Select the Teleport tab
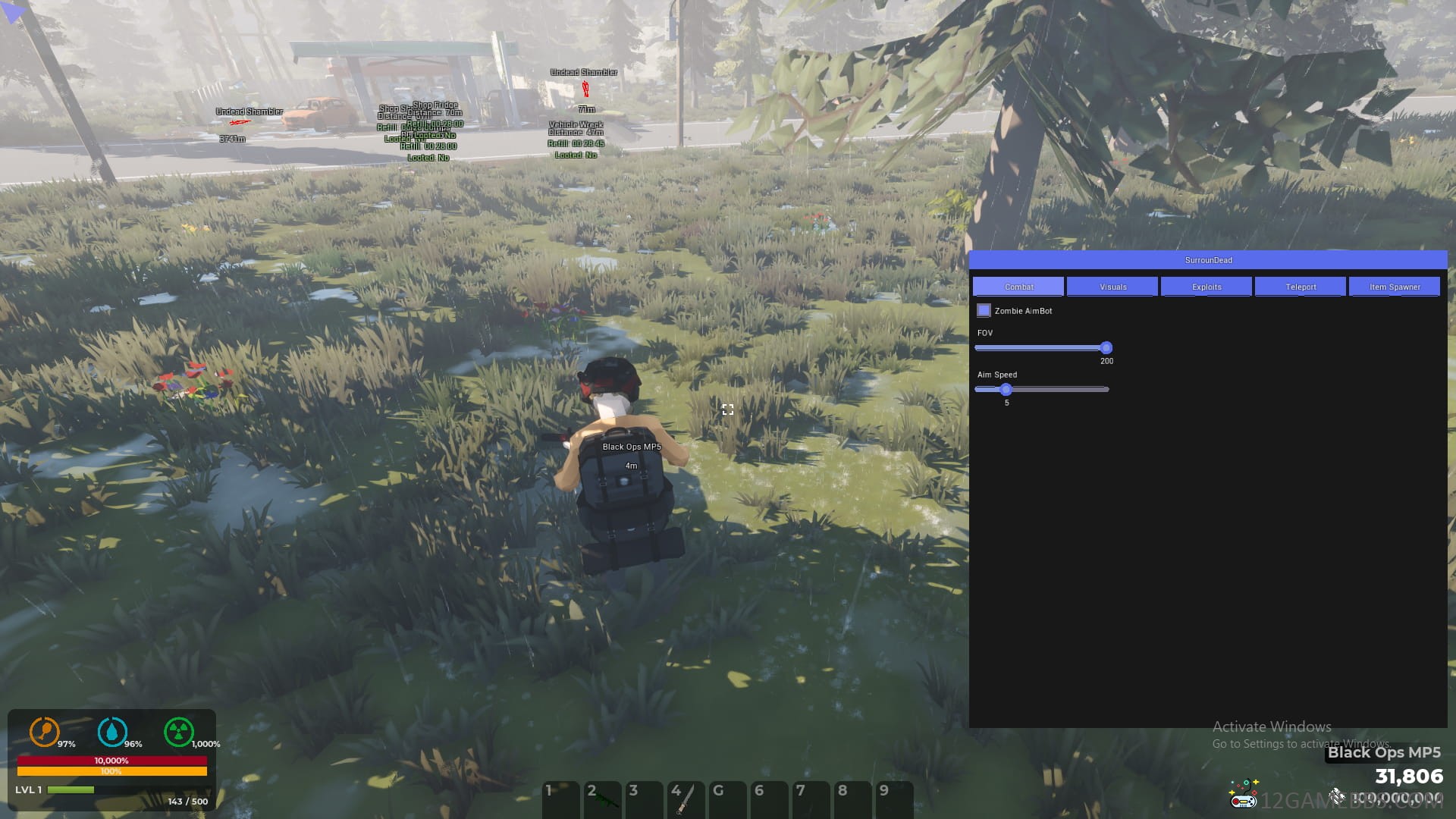 click(1301, 287)
